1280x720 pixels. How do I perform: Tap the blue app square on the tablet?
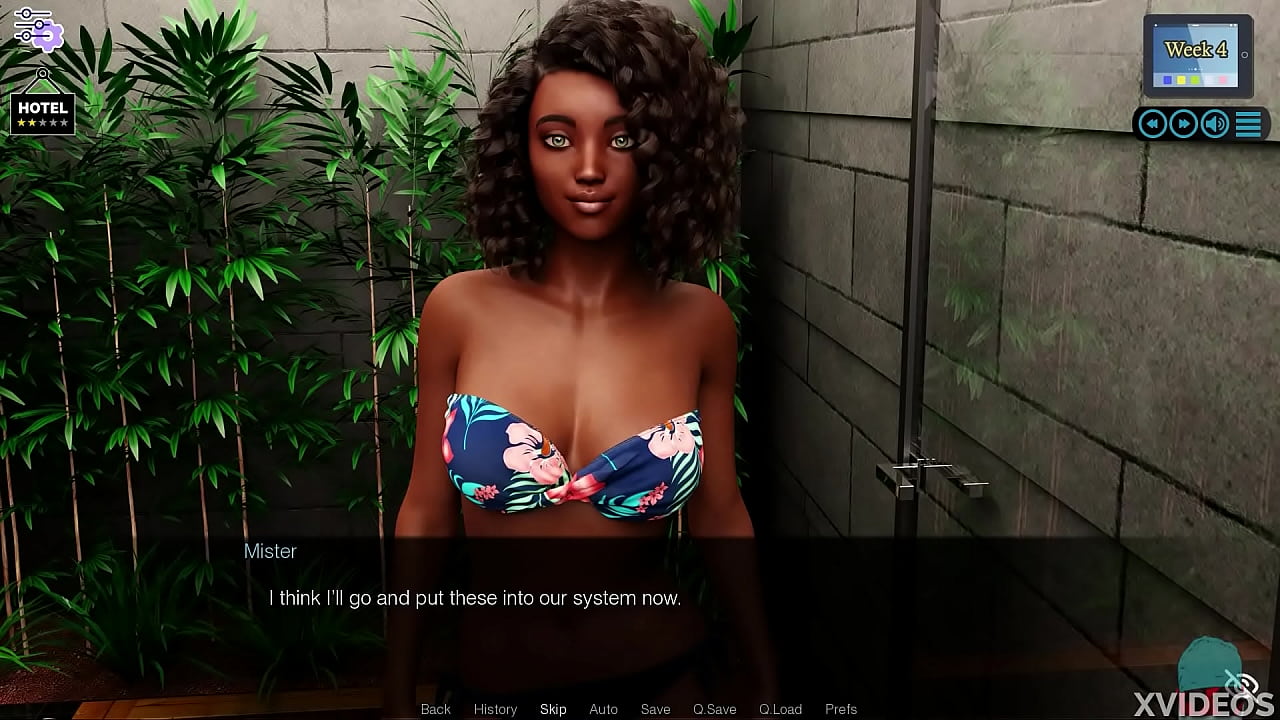point(1167,80)
